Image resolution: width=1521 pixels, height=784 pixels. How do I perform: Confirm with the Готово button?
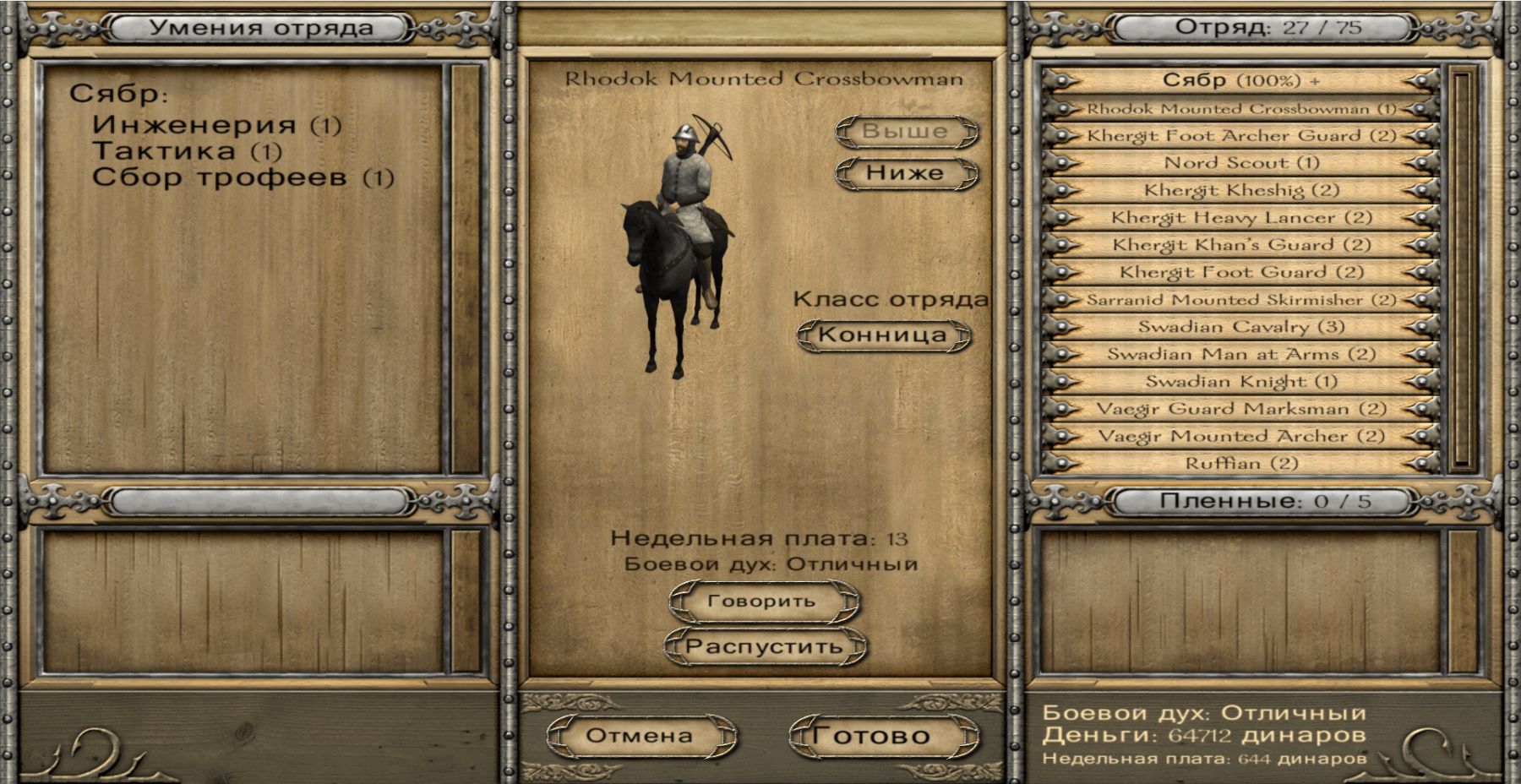tap(883, 736)
